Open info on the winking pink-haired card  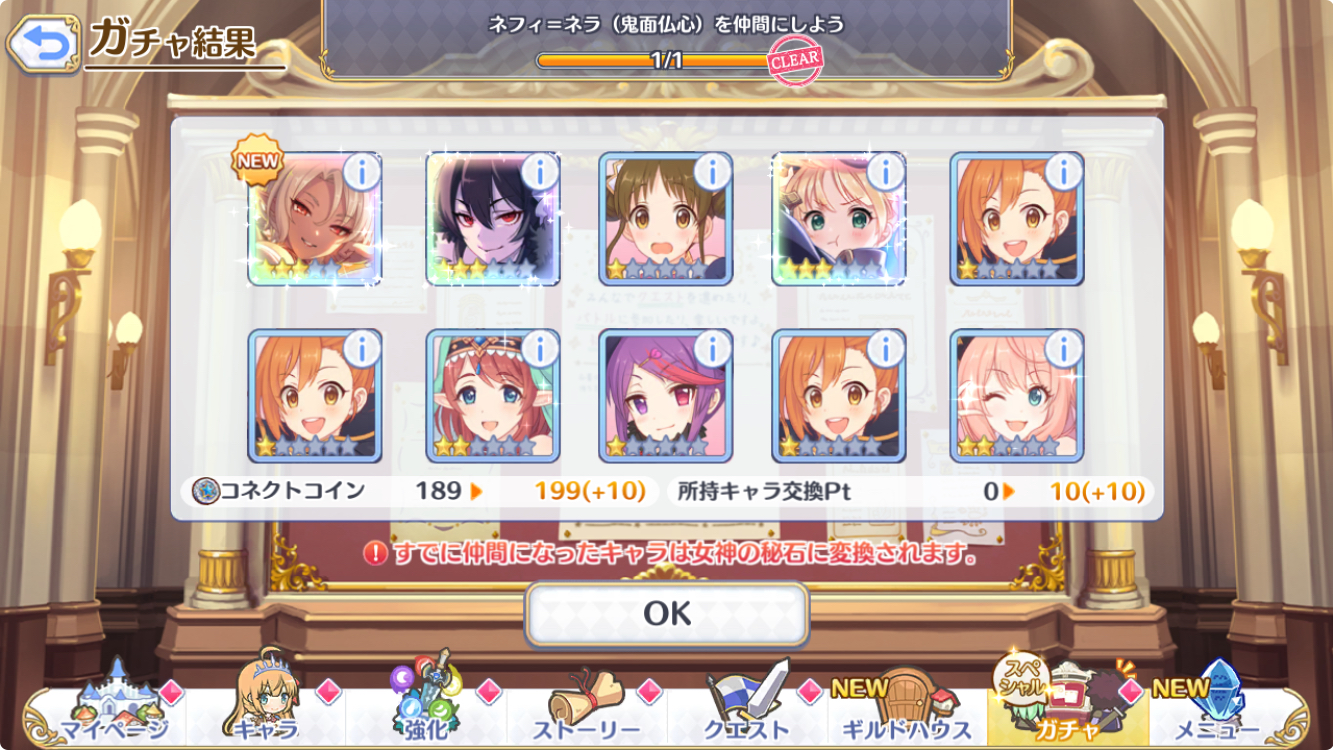[1063, 348]
